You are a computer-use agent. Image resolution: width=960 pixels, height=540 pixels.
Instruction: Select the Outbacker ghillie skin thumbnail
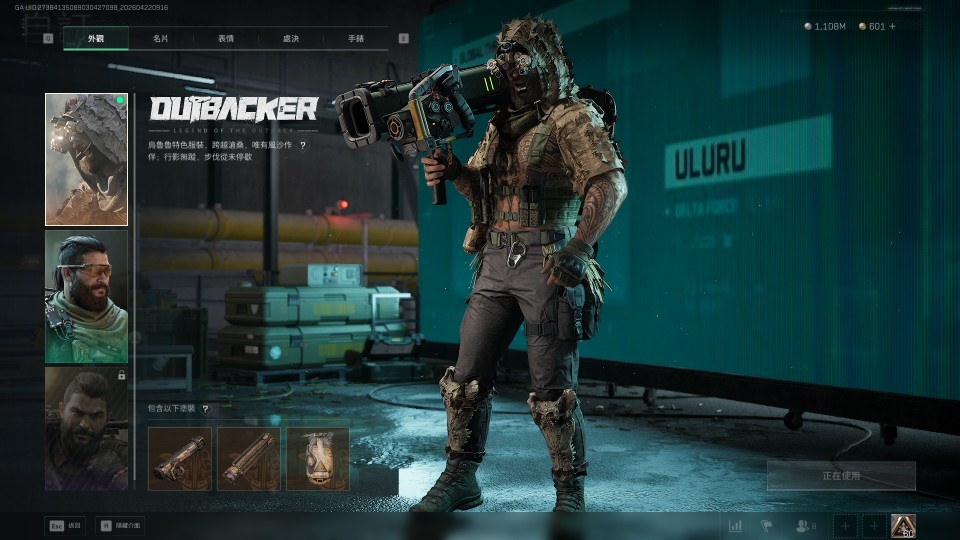86,159
